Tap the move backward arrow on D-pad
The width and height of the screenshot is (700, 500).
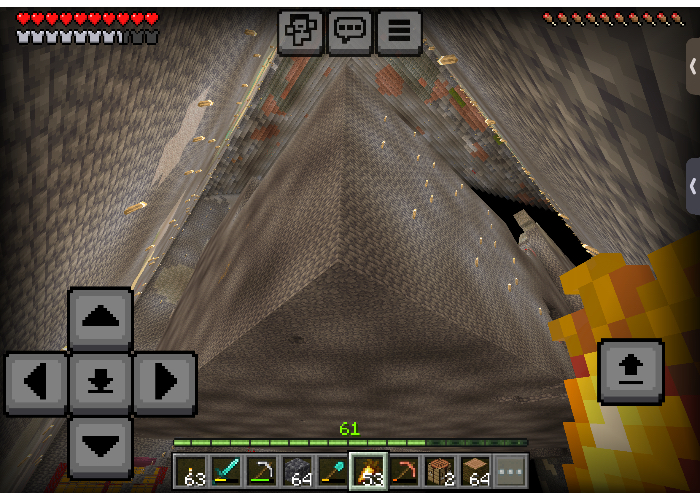pos(100,446)
